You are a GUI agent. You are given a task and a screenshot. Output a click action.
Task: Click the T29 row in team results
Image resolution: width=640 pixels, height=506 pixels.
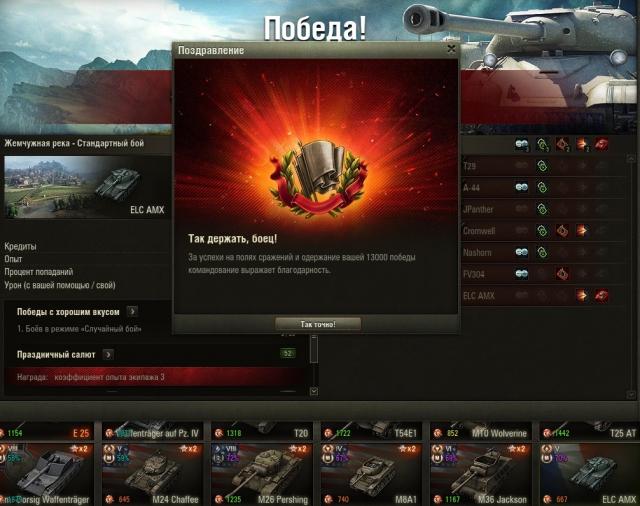545,165
